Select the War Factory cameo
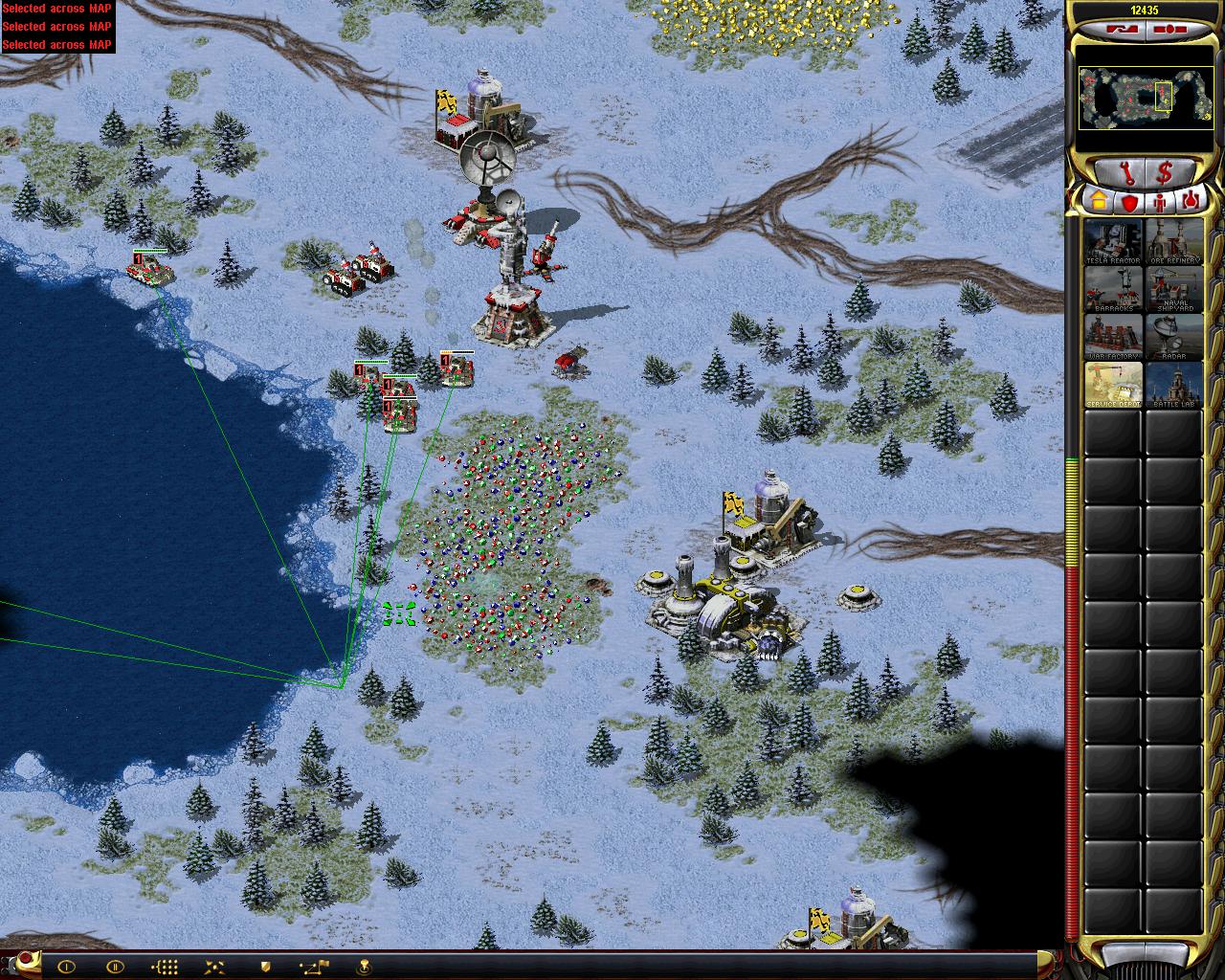This screenshot has height=980, width=1225. pyautogui.click(x=1113, y=337)
